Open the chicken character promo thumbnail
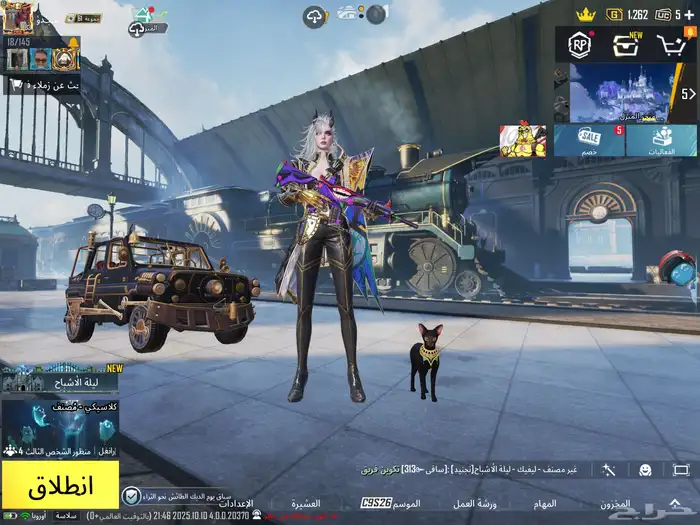 point(523,141)
